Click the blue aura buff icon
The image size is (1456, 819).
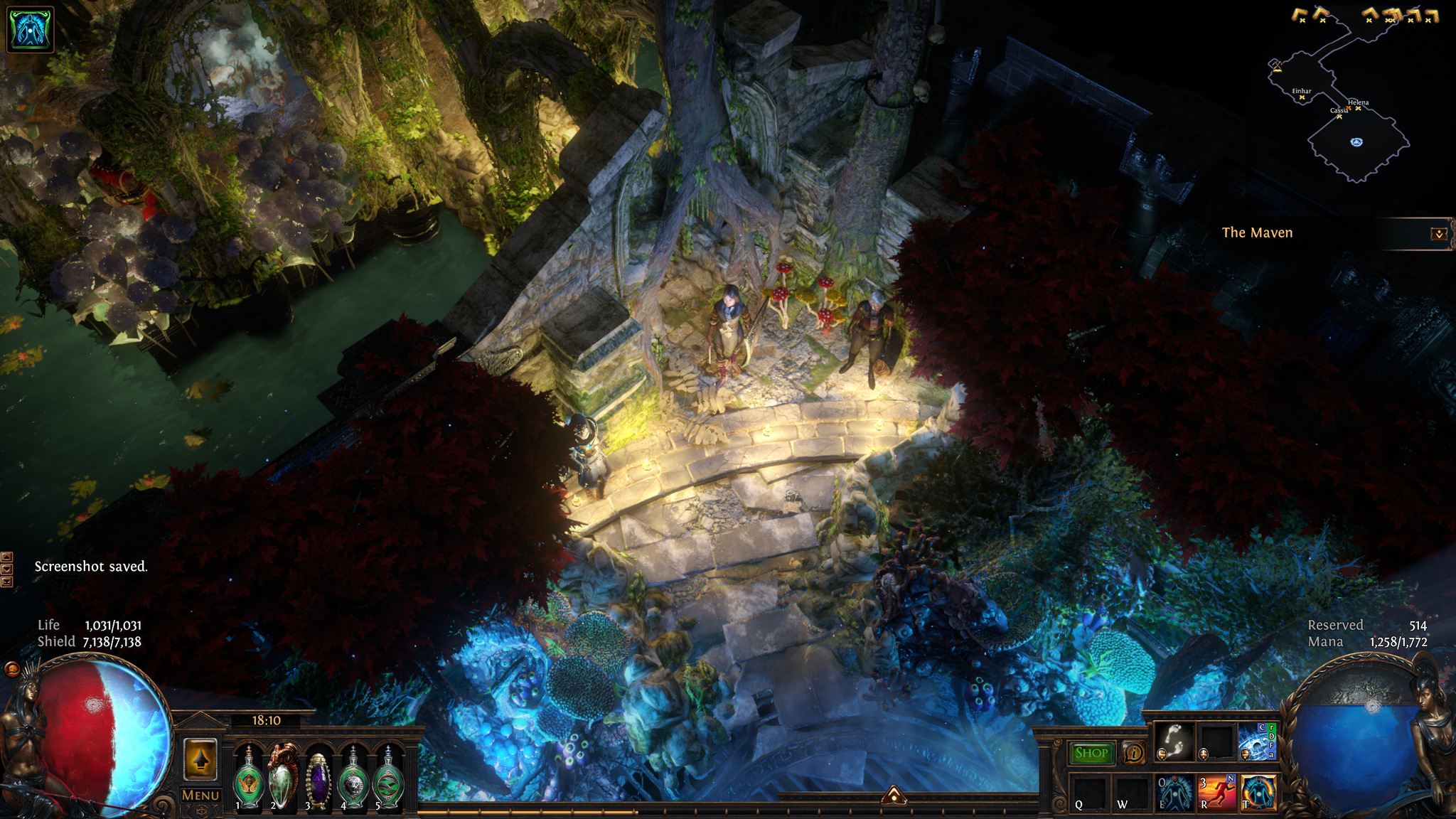[30, 30]
